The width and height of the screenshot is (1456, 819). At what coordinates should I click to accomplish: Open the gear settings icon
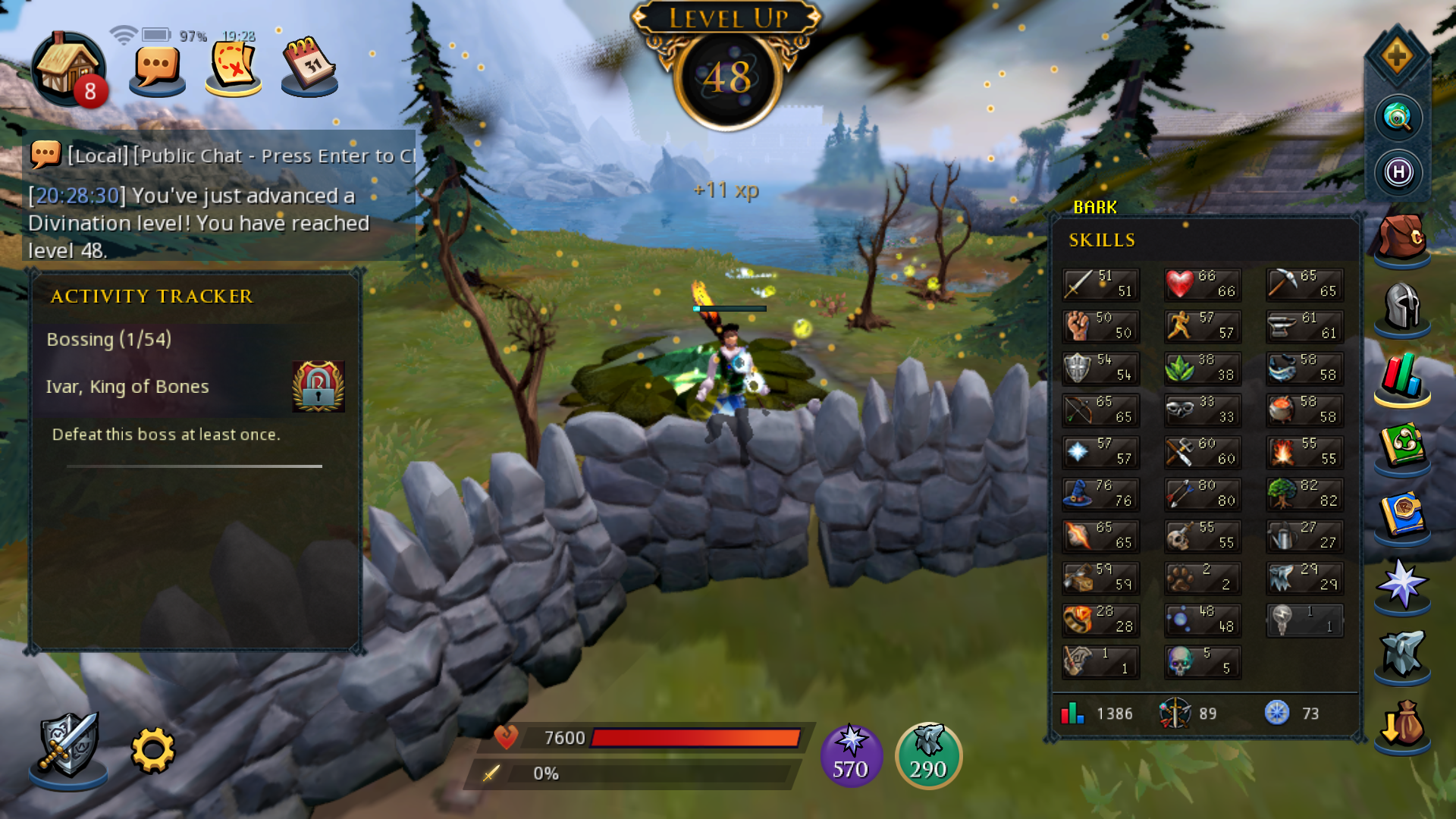click(153, 751)
